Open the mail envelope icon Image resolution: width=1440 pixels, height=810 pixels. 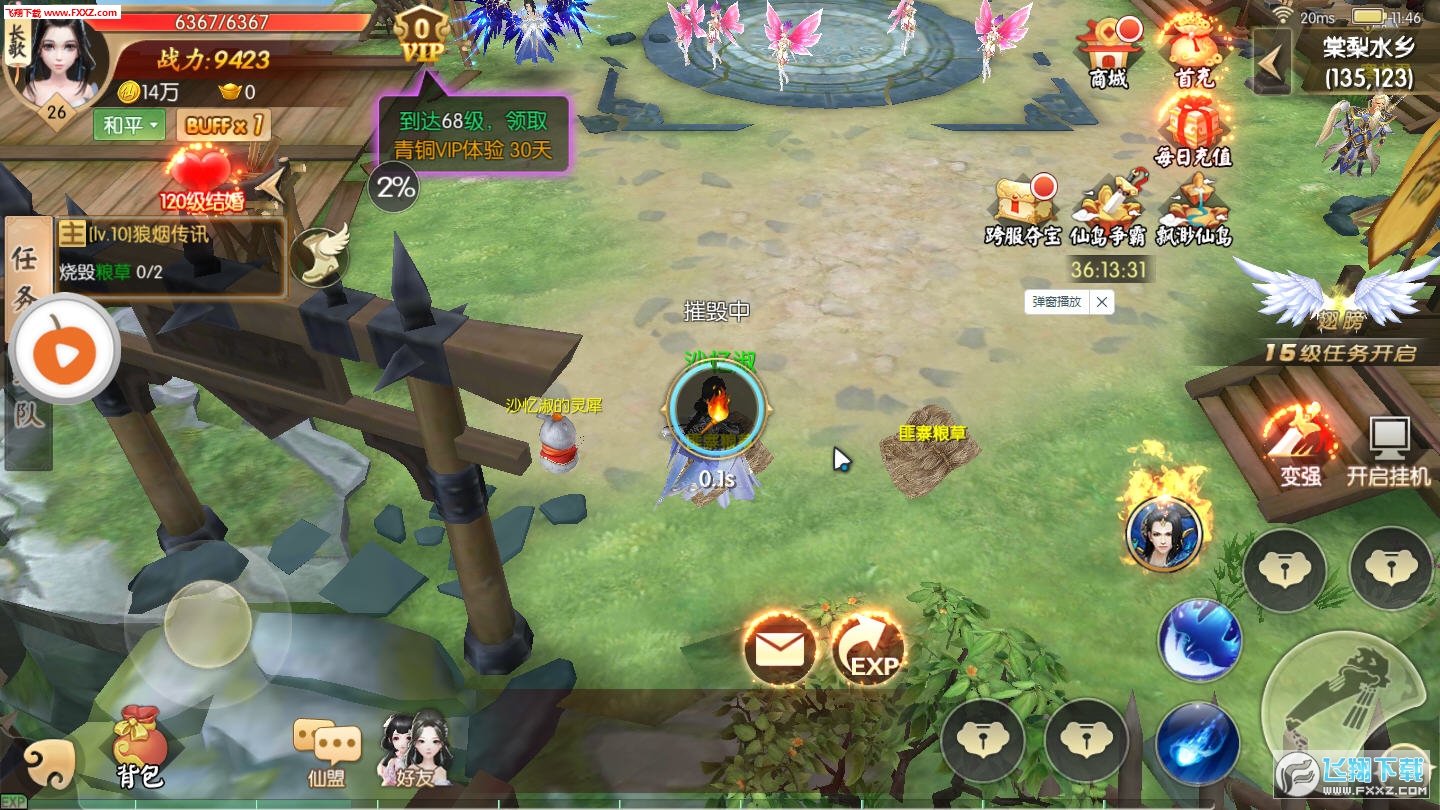tap(780, 650)
